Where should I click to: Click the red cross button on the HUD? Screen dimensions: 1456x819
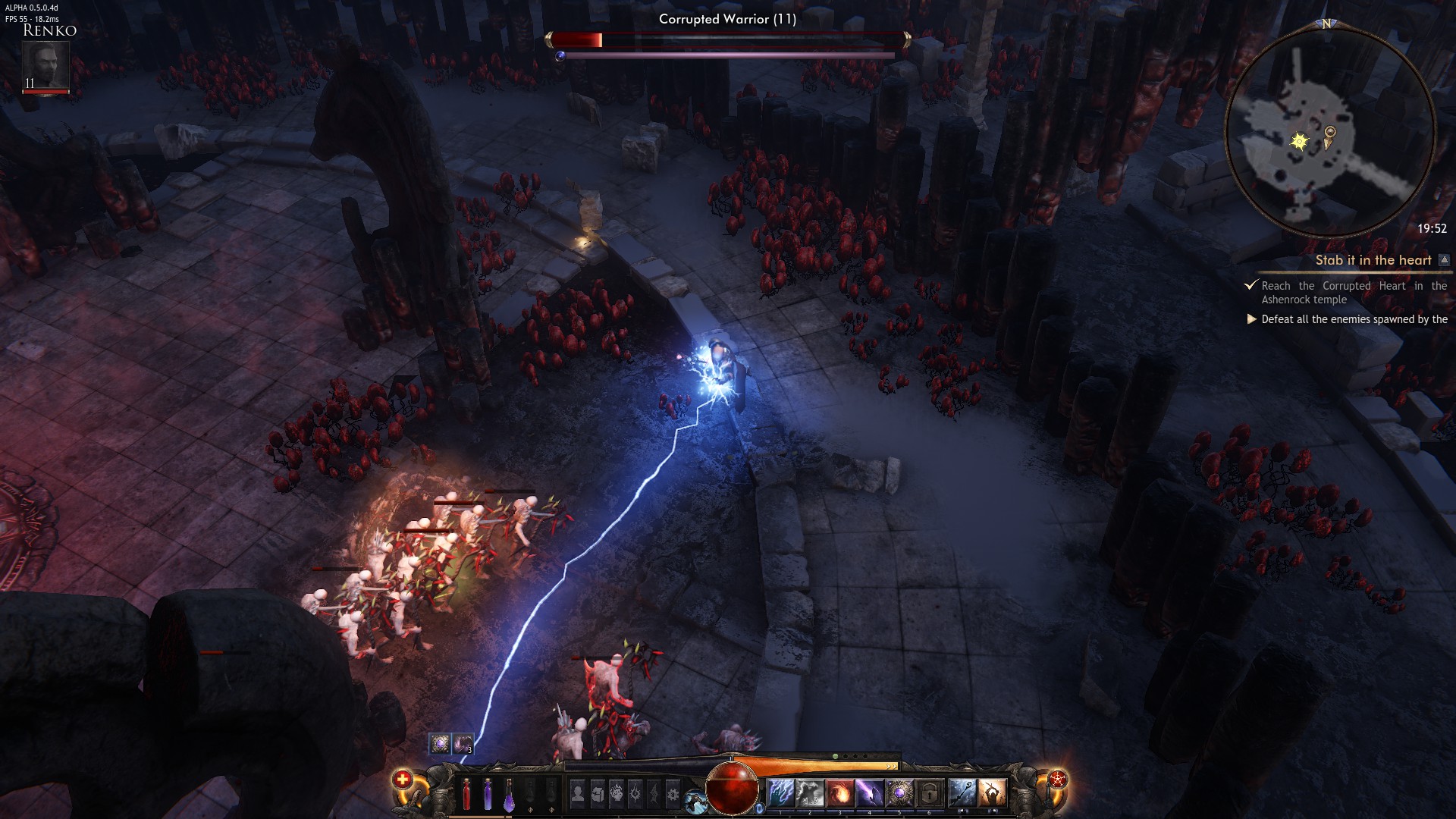(x=402, y=779)
